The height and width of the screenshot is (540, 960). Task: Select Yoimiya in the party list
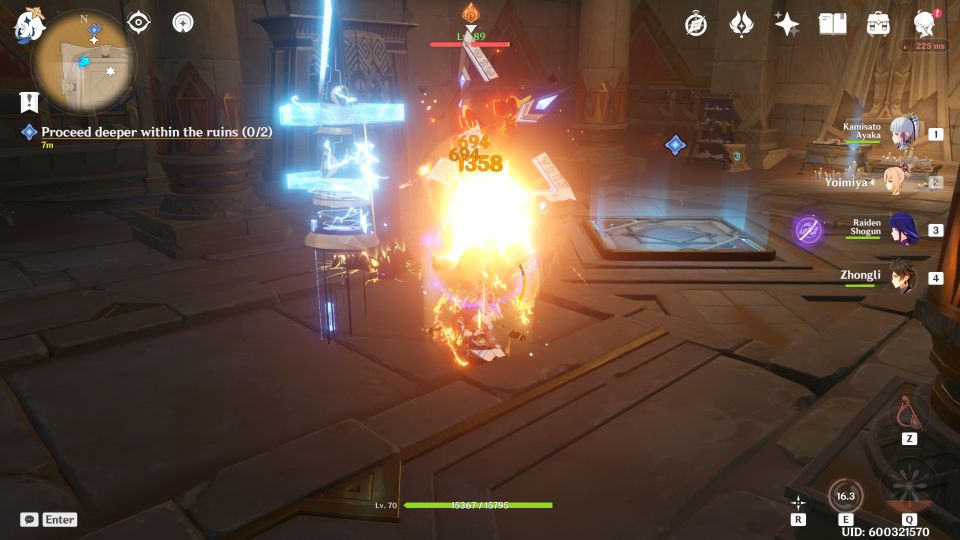point(902,183)
